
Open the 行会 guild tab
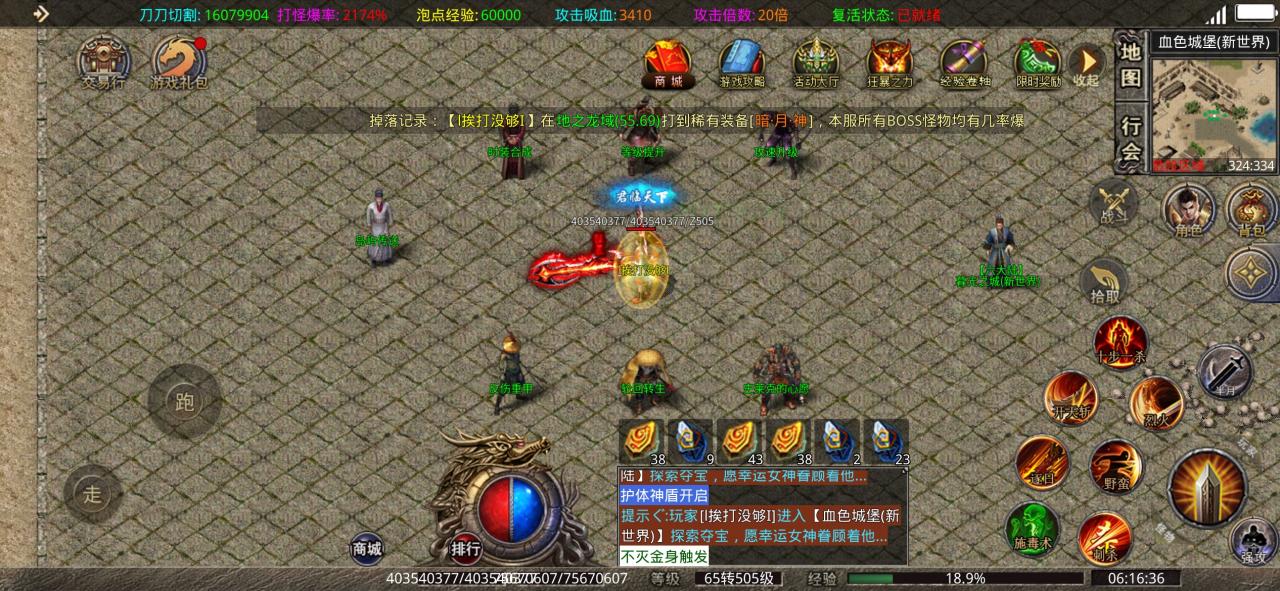(1130, 137)
